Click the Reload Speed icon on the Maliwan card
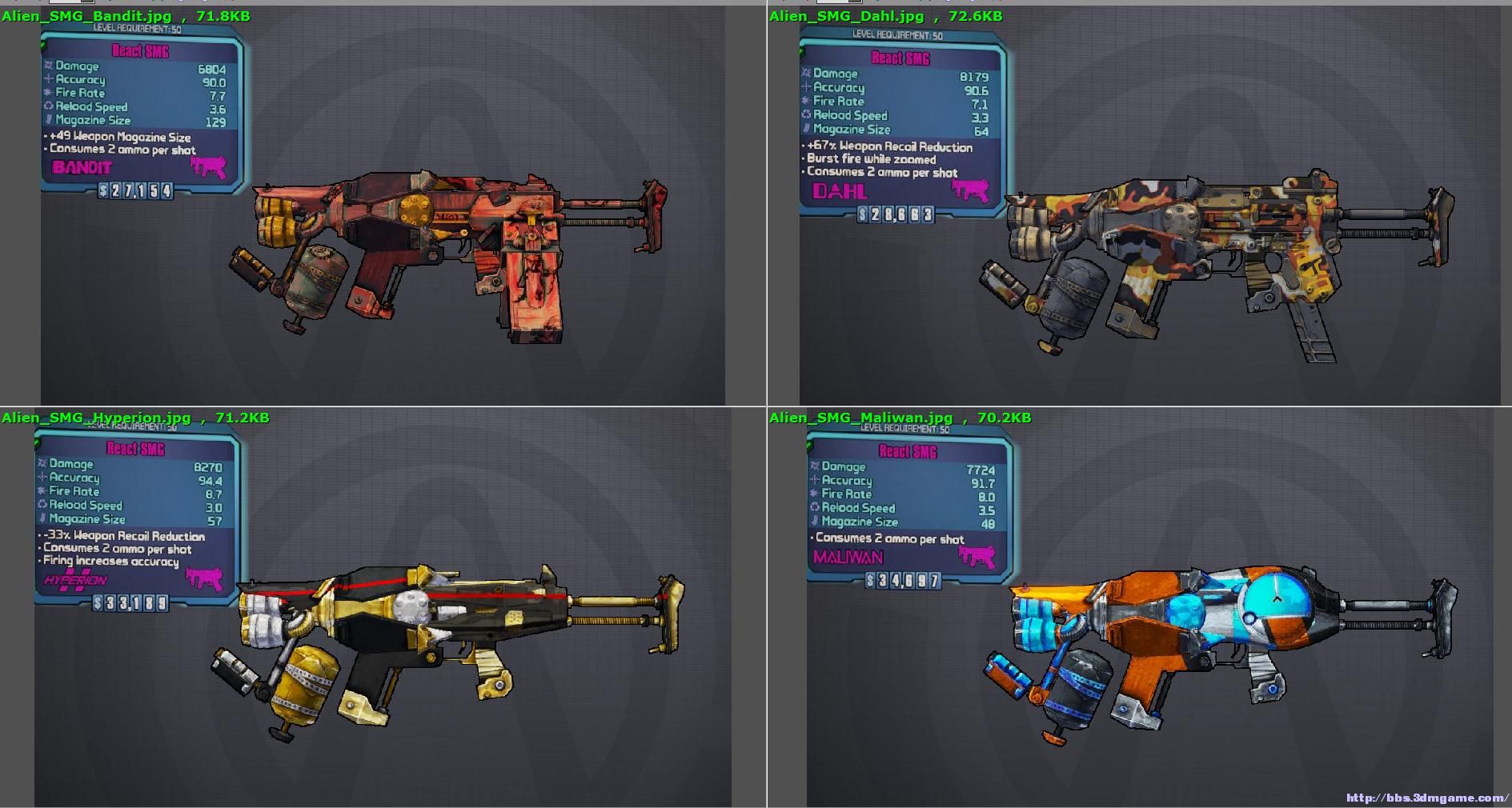Viewport: 1512px width, 808px height. 815,508
